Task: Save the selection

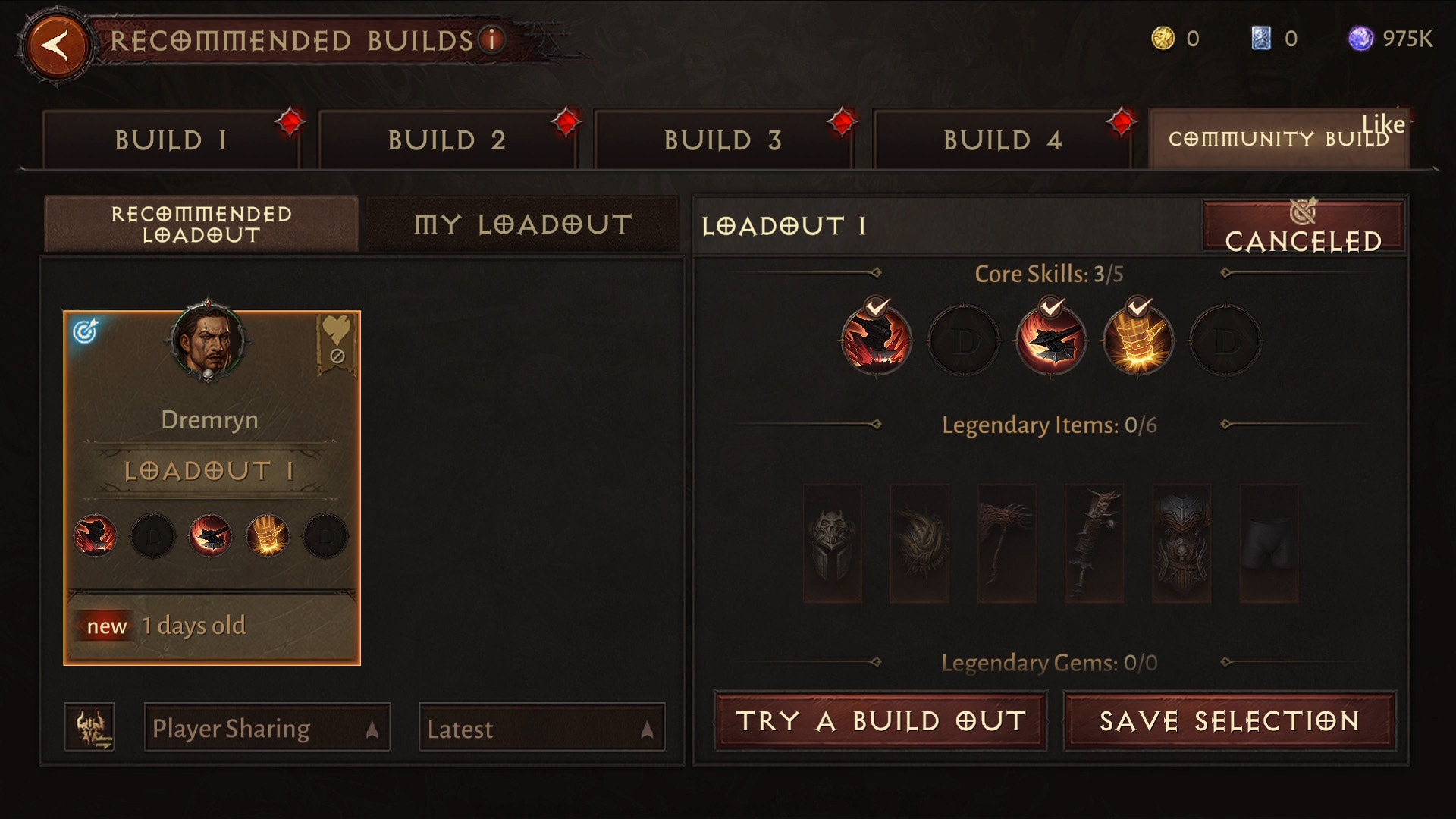Action: [x=1229, y=720]
